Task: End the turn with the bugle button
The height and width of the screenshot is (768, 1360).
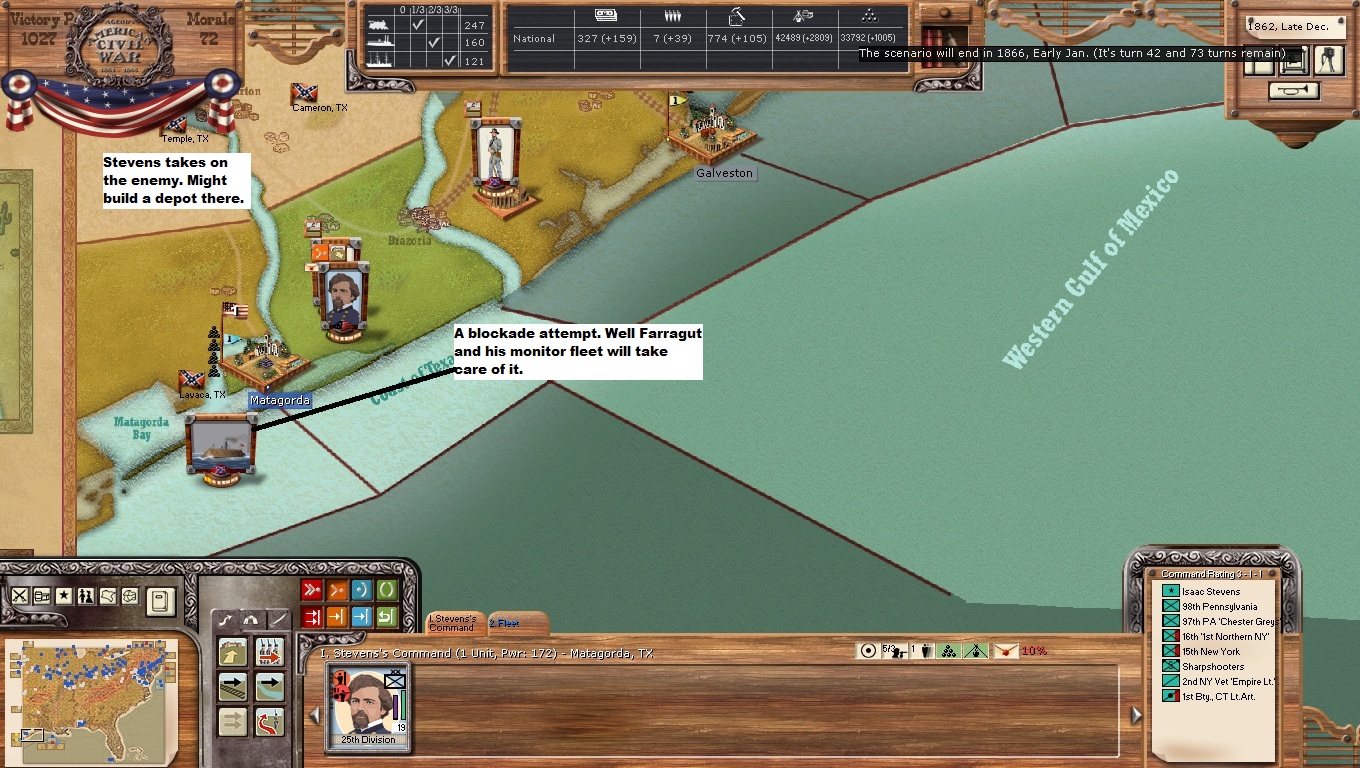Action: 1293,91
